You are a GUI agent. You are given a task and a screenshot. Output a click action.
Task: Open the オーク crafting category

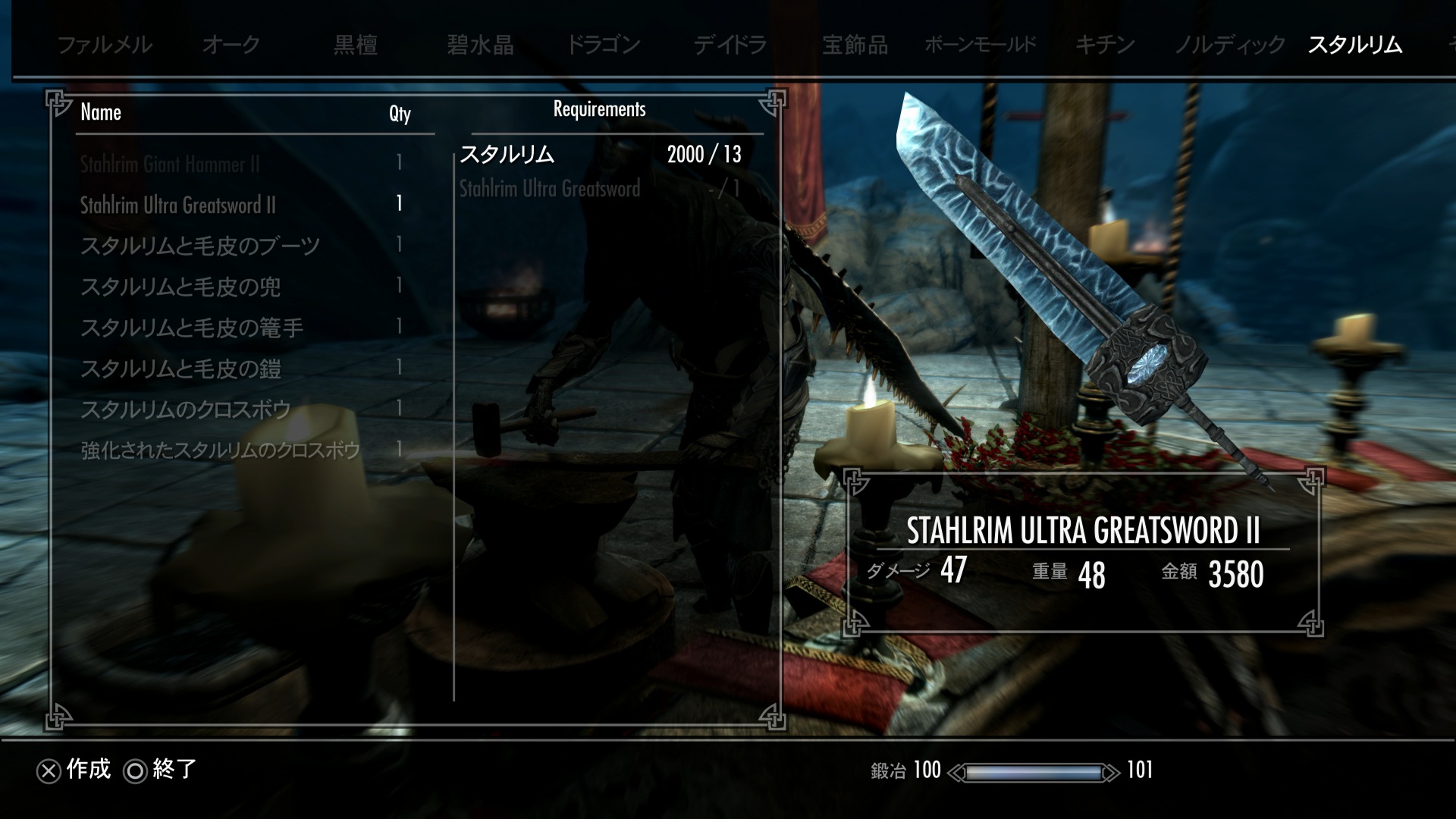pyautogui.click(x=231, y=45)
